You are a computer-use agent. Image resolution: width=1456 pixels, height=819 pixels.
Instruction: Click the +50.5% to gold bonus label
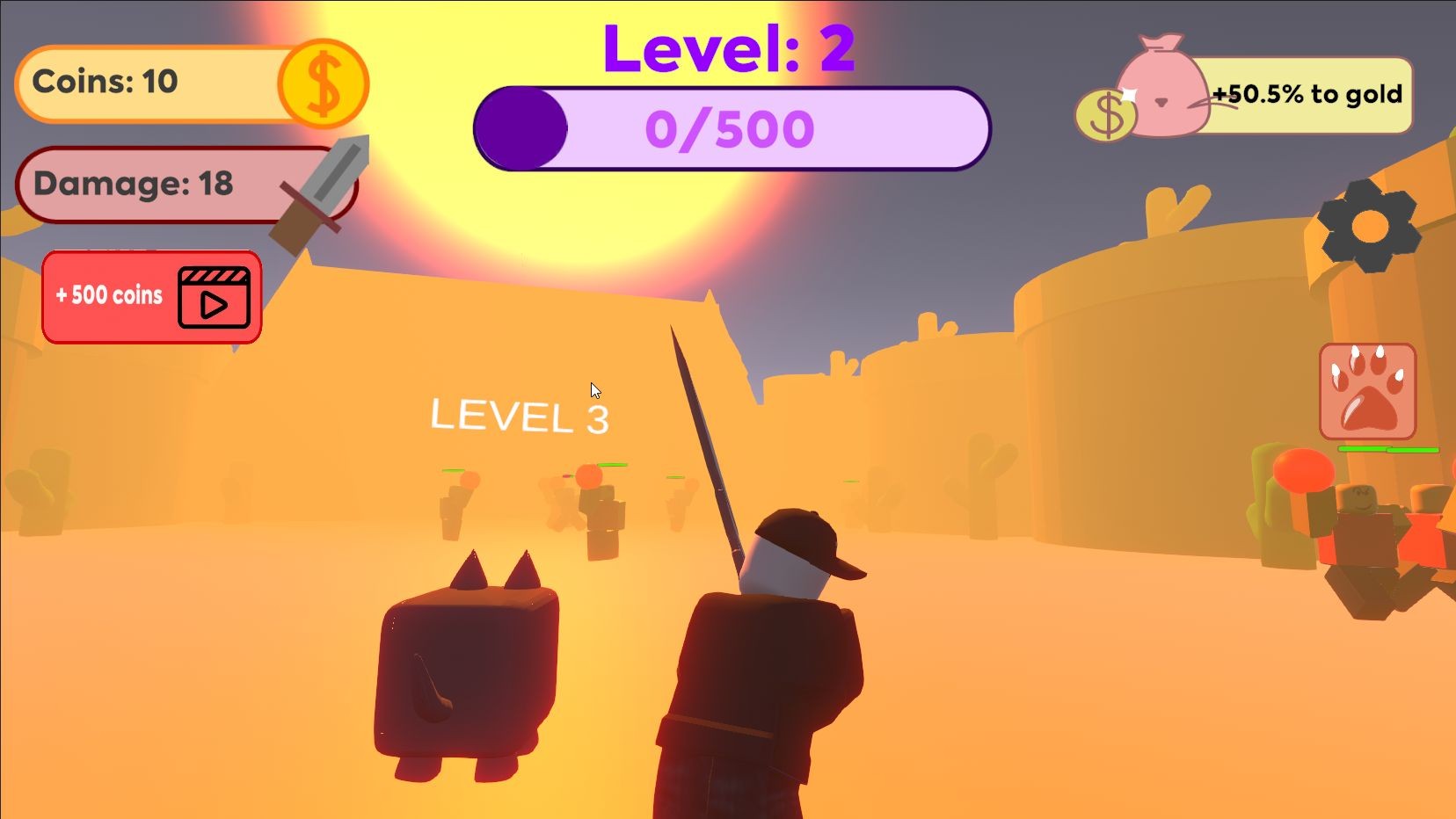click(1307, 95)
